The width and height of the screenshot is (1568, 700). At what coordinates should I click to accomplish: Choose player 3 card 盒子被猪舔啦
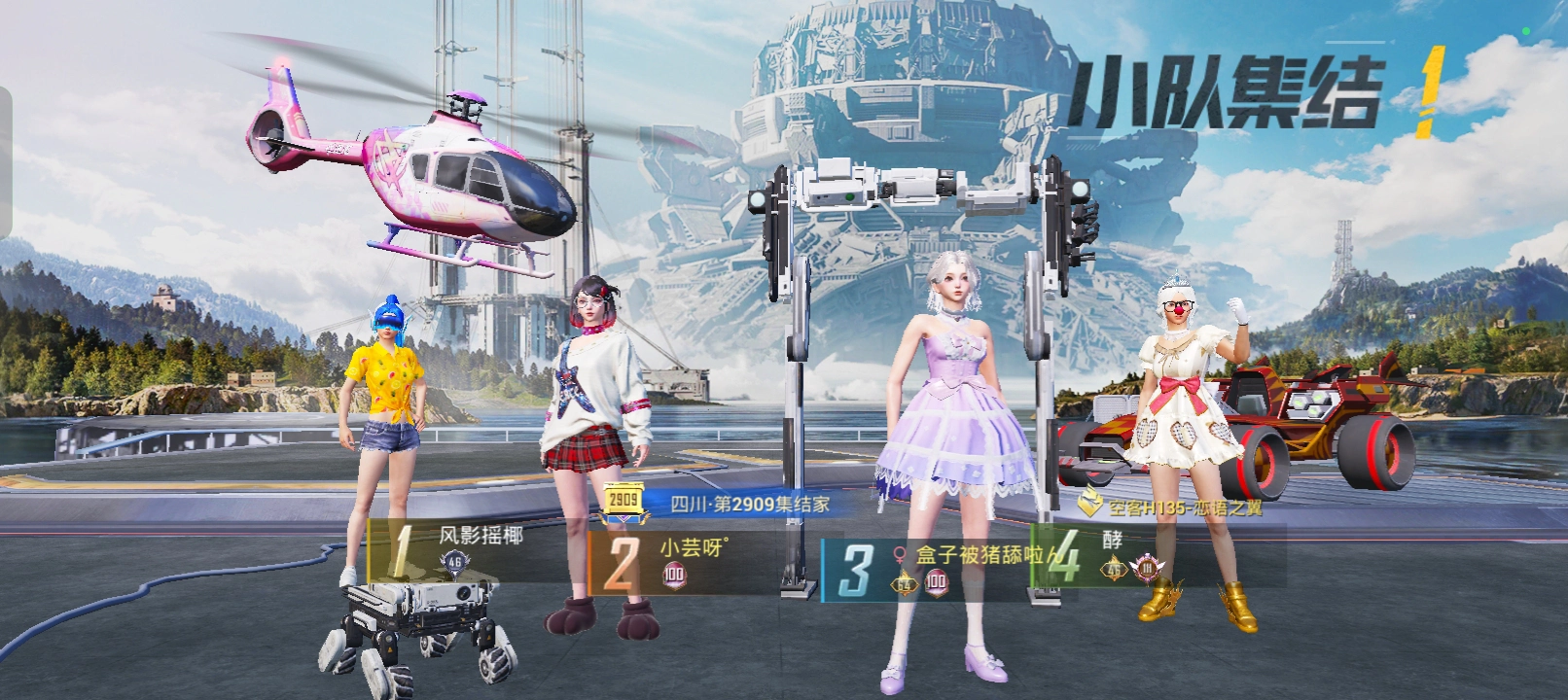934,568
